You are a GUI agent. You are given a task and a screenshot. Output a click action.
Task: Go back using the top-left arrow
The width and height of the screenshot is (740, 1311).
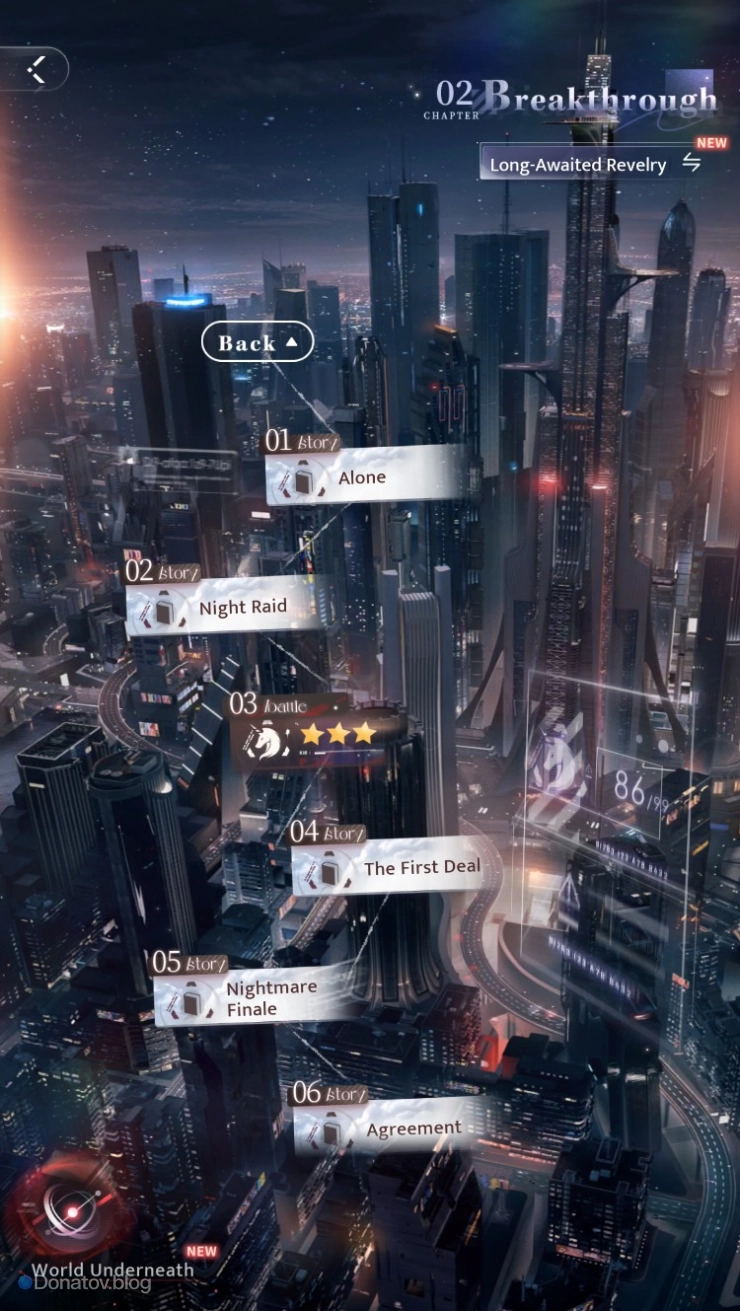(37, 70)
